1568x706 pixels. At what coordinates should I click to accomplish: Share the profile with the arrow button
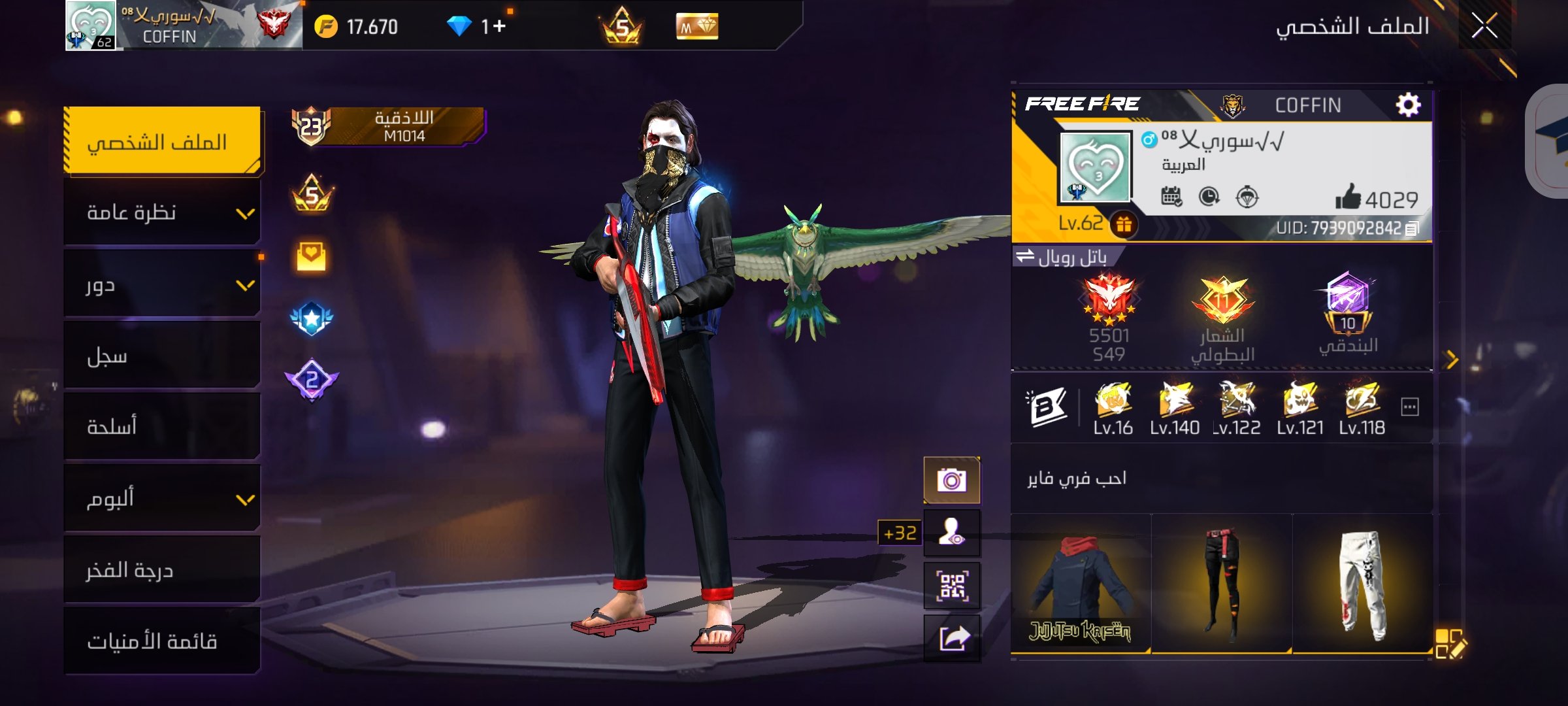[x=952, y=639]
